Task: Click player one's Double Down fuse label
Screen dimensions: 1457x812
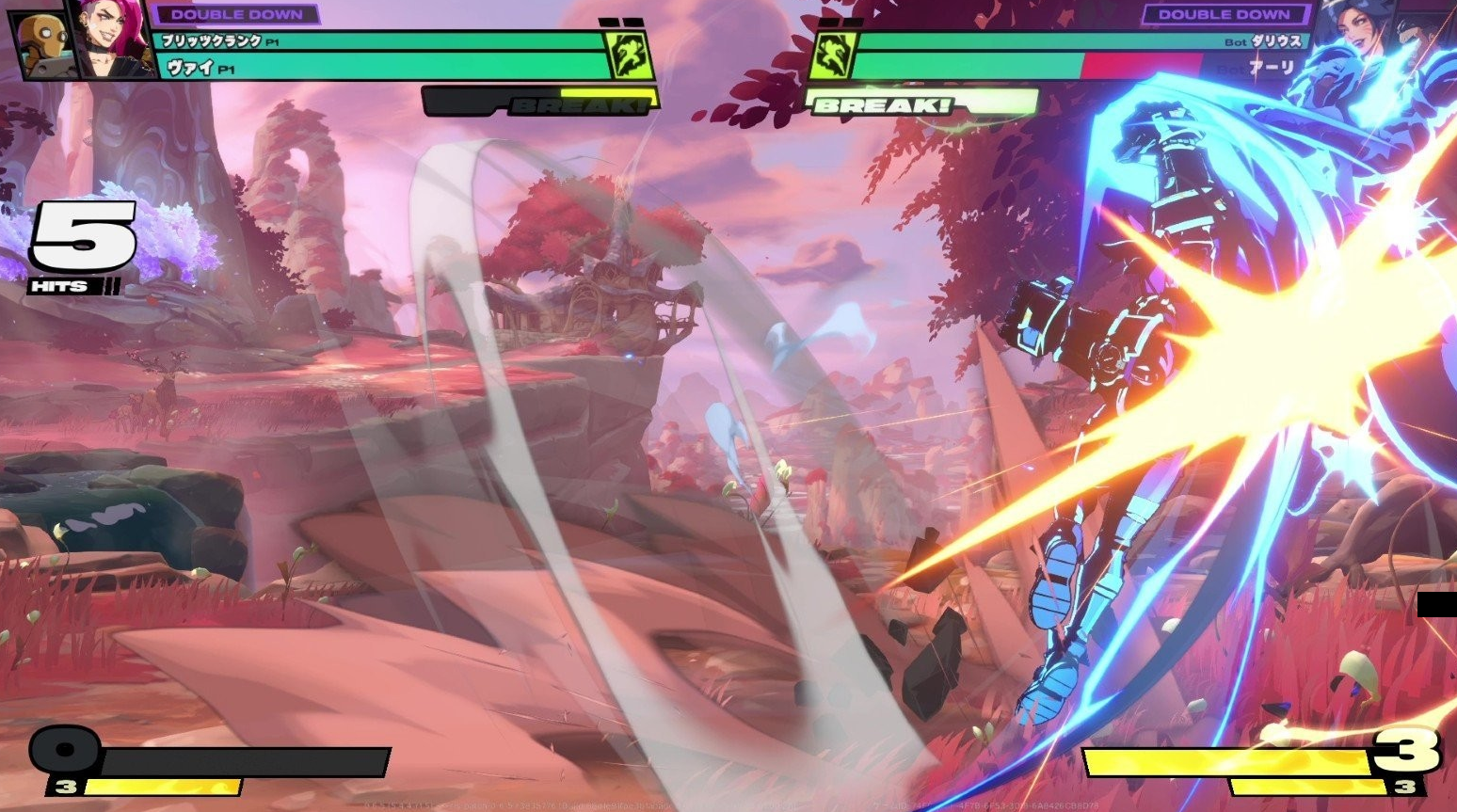Action: pos(236,14)
